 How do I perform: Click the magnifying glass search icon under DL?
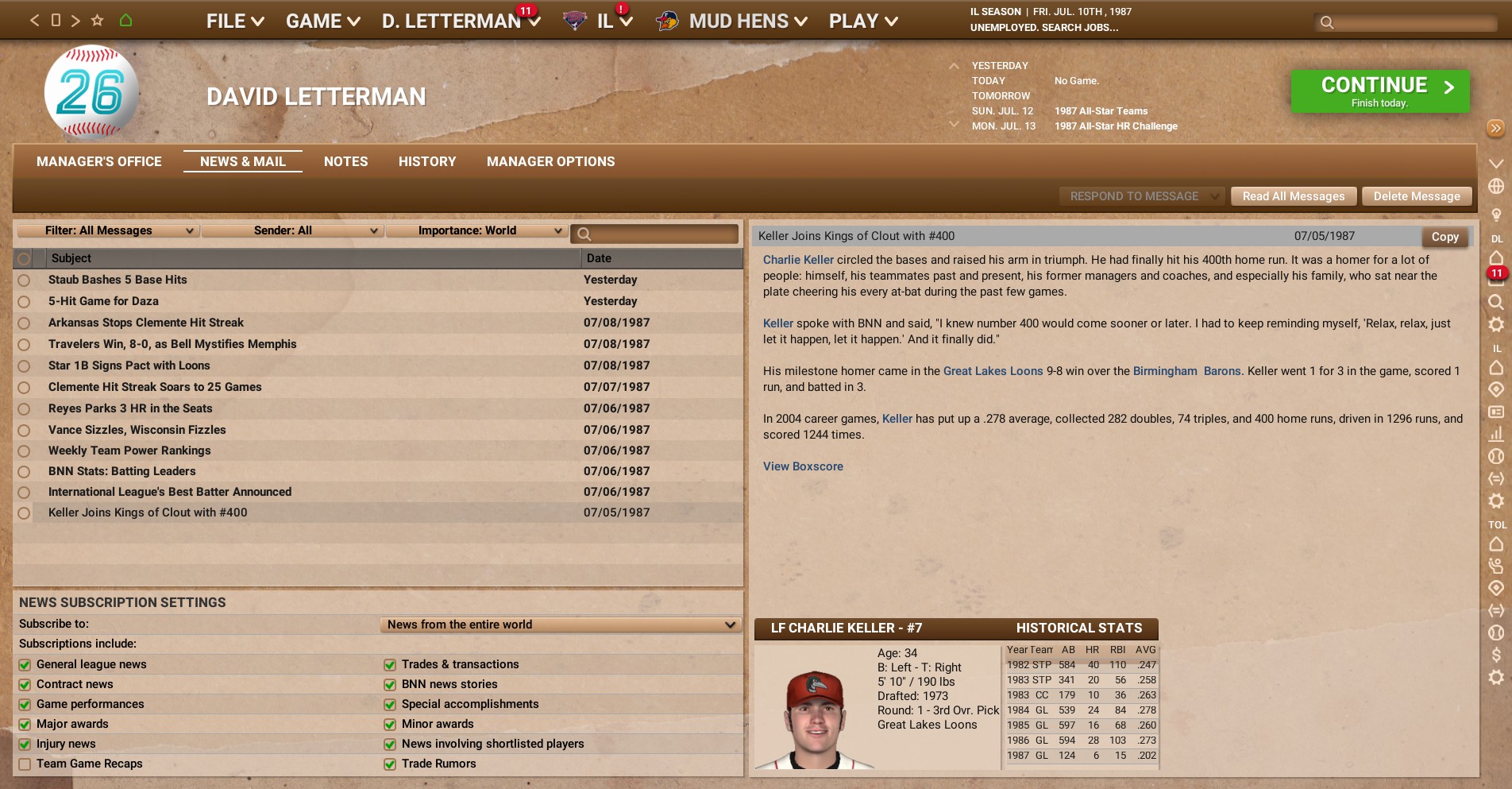click(1496, 303)
